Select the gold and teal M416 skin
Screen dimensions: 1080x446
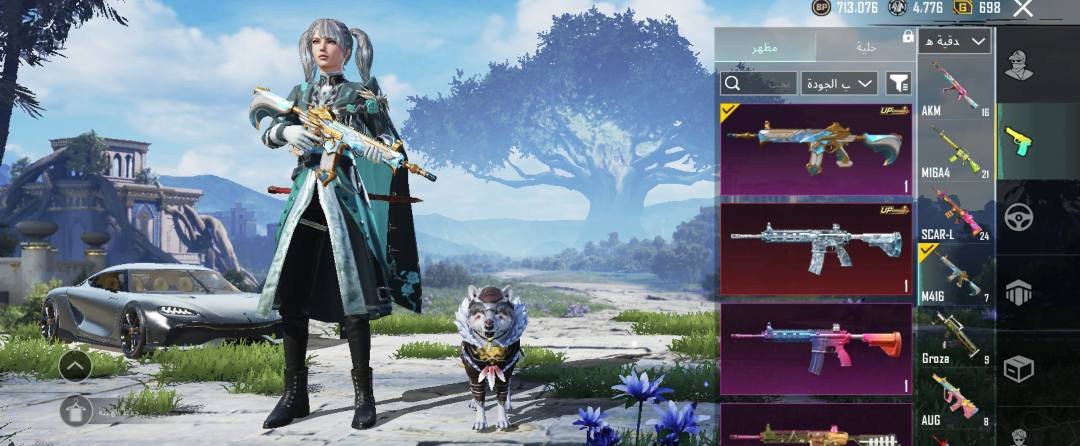coord(815,148)
